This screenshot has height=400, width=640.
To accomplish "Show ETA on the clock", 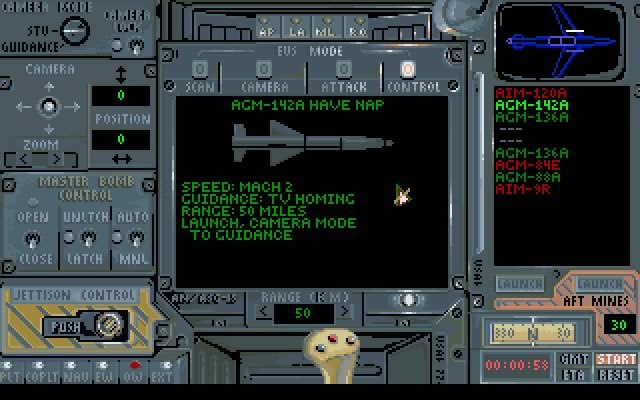I will (x=574, y=372).
